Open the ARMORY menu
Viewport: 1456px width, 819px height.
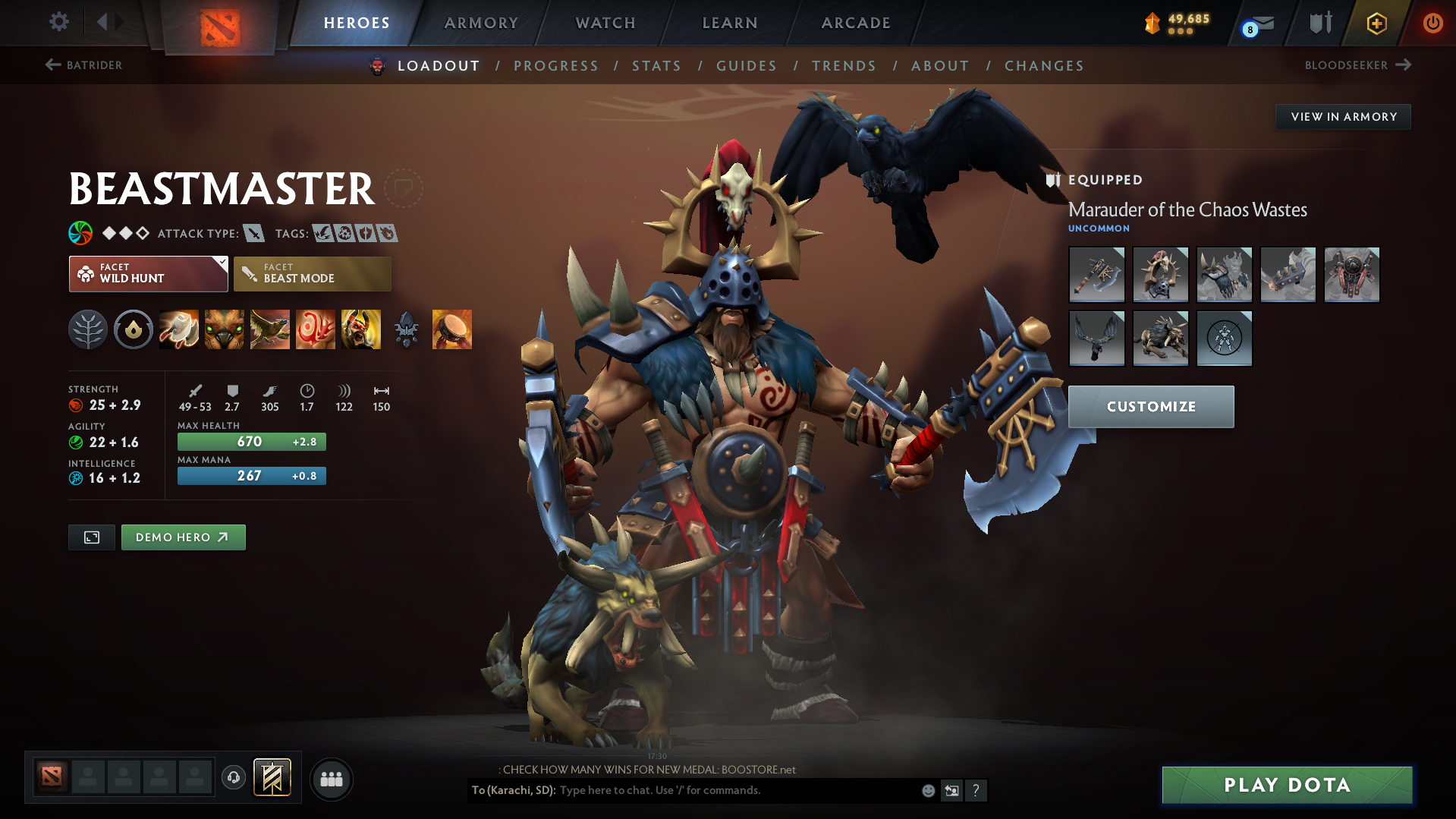(x=481, y=23)
